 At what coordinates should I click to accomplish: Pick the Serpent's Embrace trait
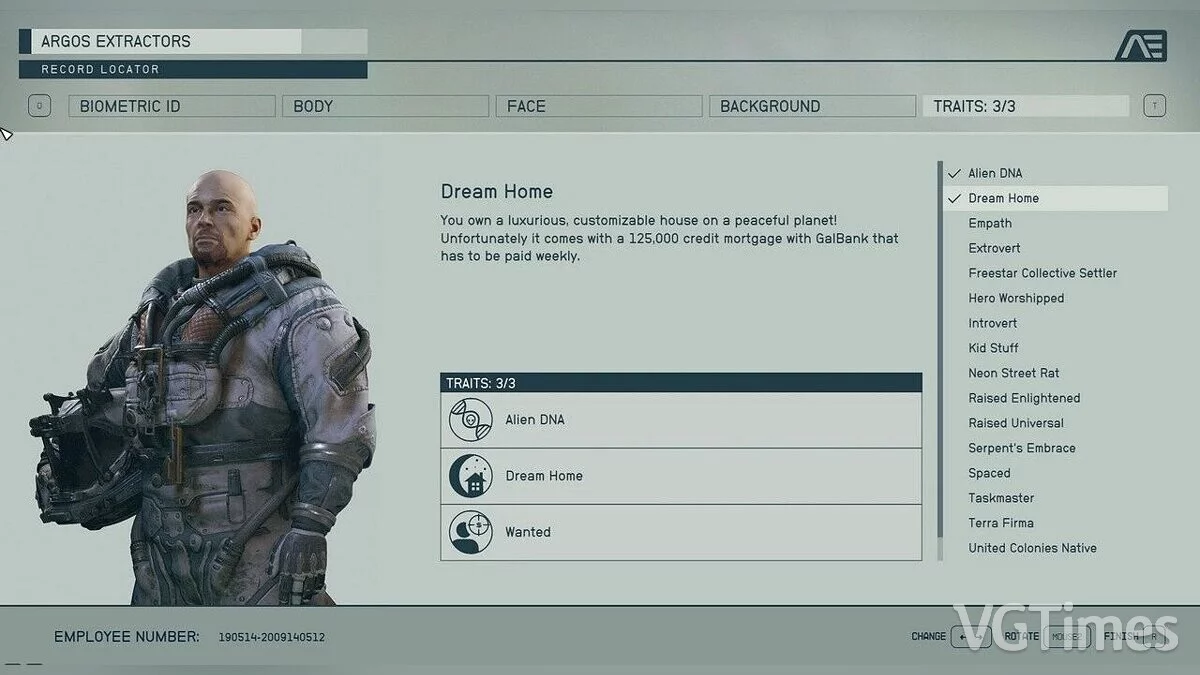[x=1021, y=448]
